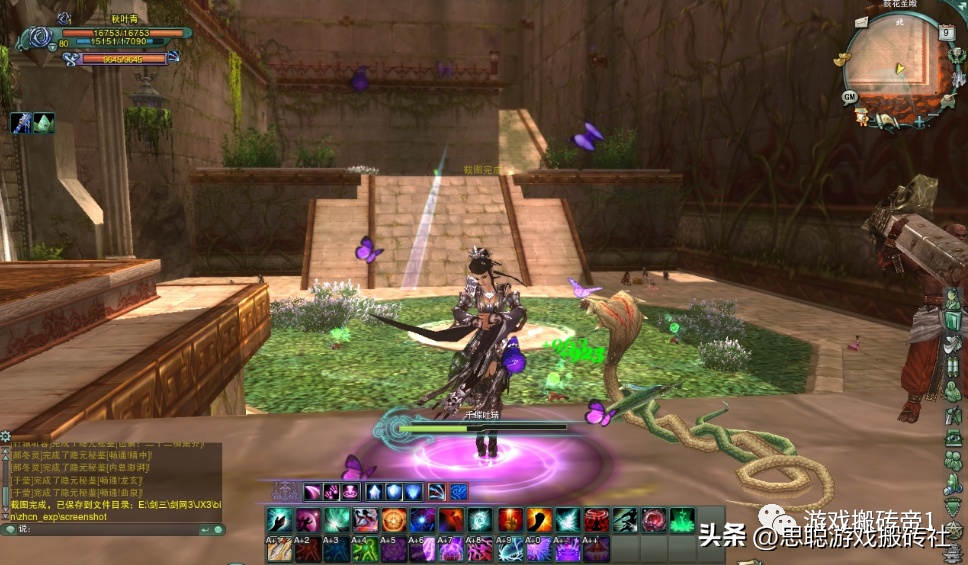The image size is (968, 565).
Task: Use the skill bound to A+1
Action: (278, 548)
